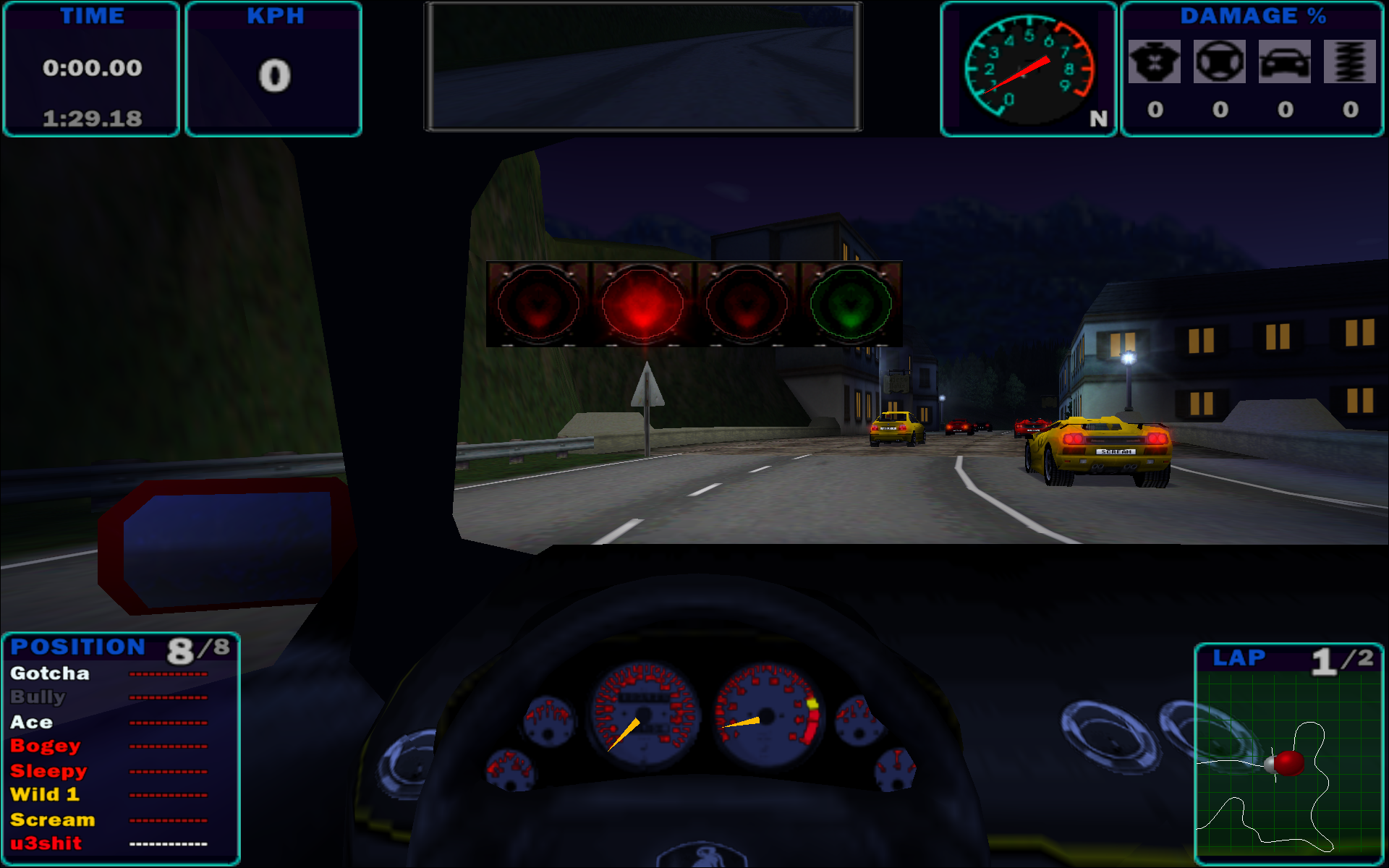
Task: Choose the car body damage icon
Action: pyautogui.click(x=1285, y=62)
